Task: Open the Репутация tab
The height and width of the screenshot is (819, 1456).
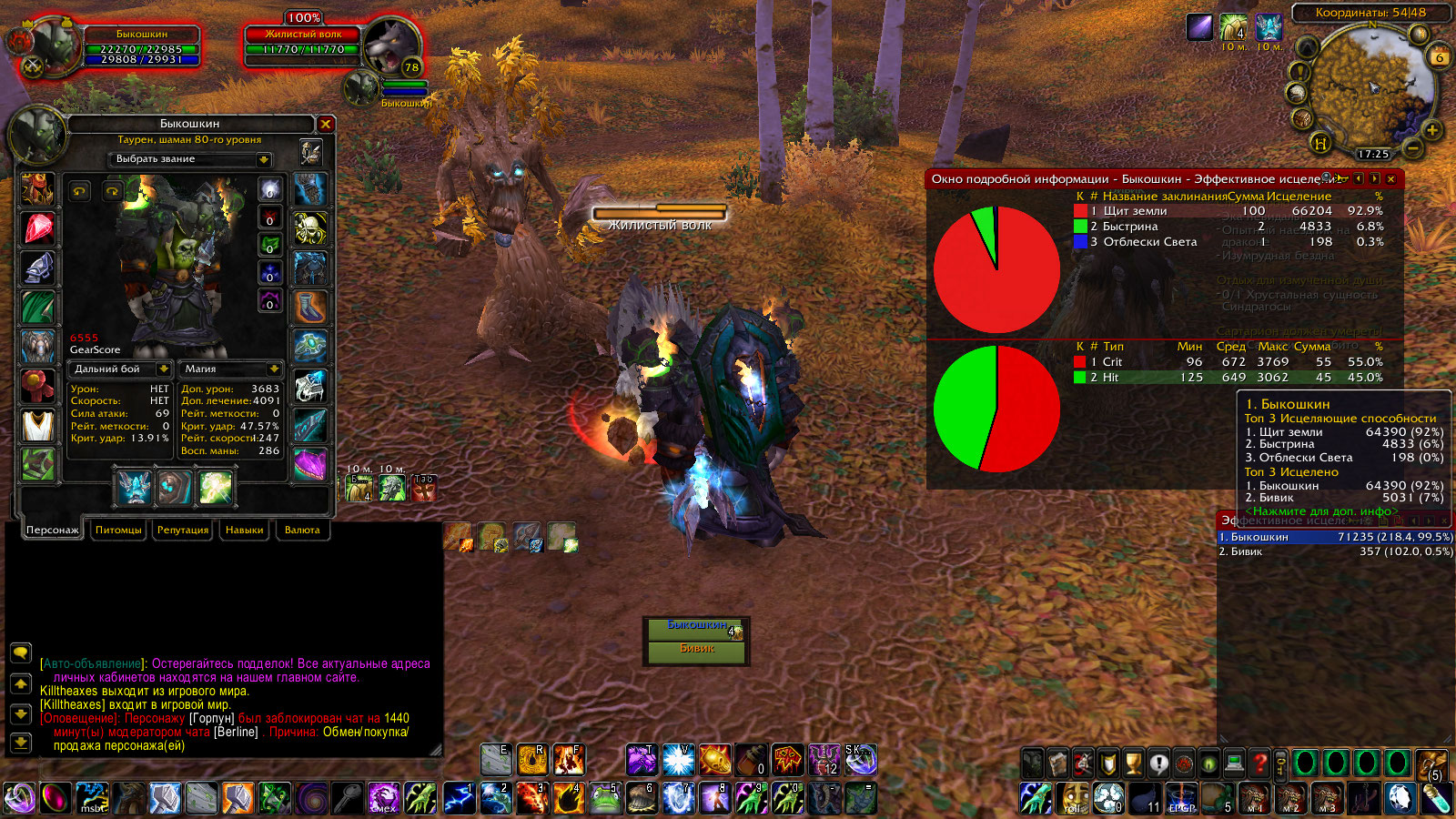Action: click(x=183, y=530)
